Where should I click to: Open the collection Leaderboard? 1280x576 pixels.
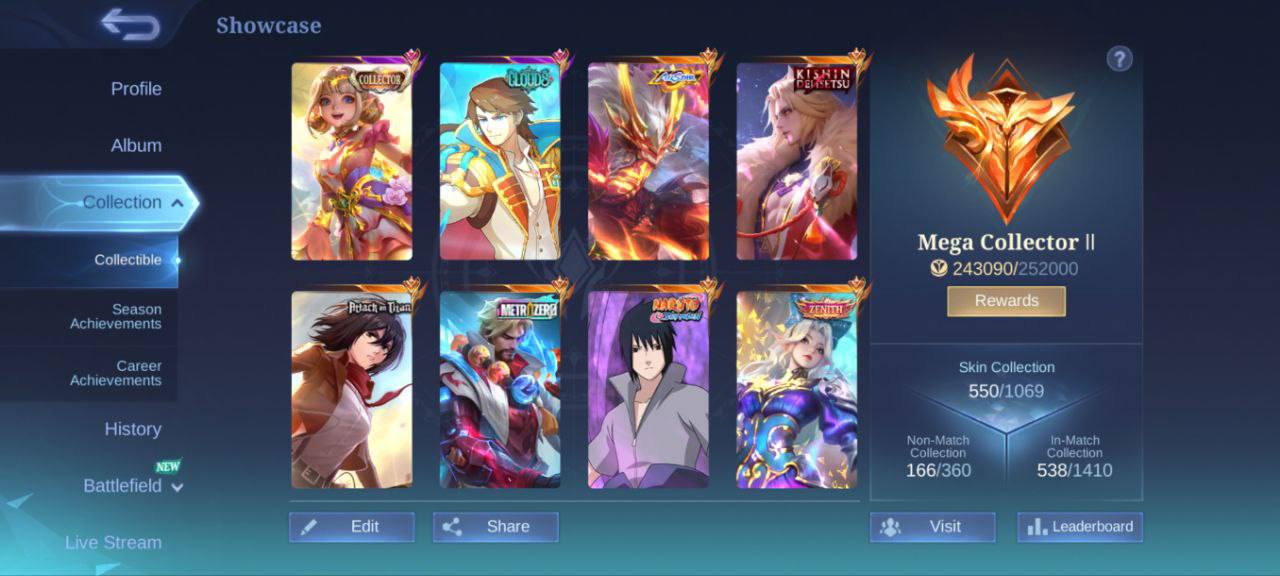click(1080, 527)
